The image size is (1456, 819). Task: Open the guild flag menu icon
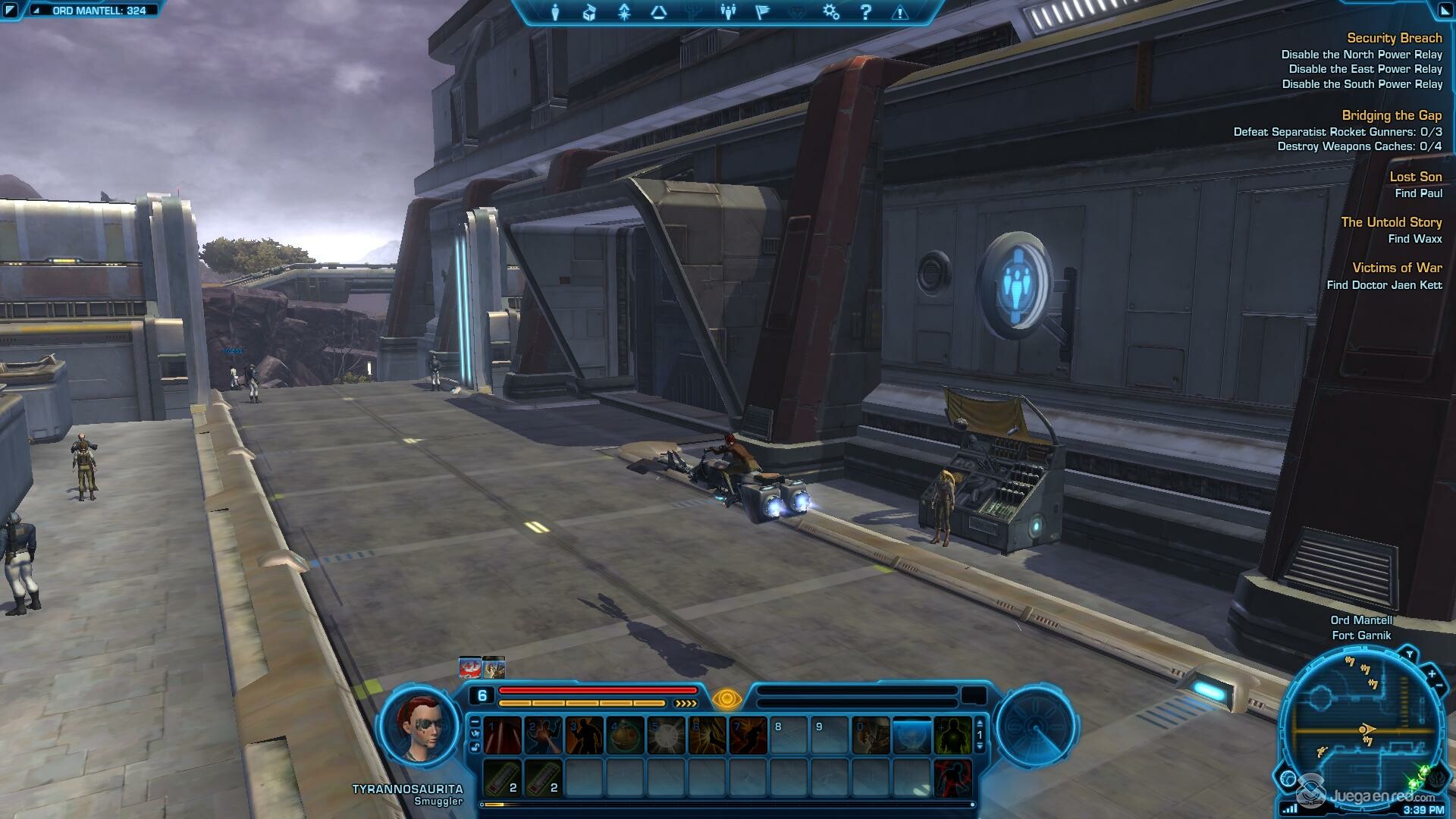click(762, 12)
